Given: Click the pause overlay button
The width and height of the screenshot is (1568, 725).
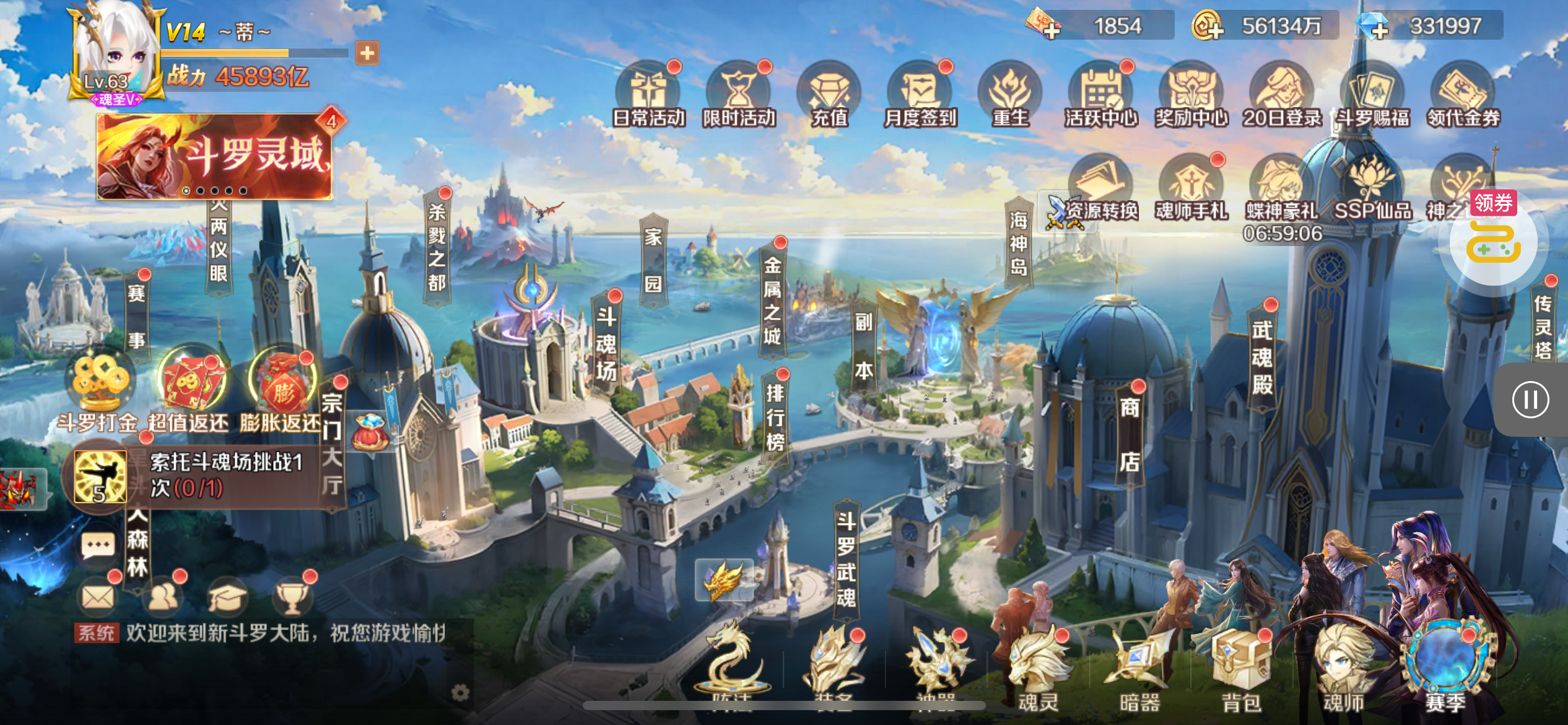Looking at the screenshot, I should click(x=1530, y=400).
